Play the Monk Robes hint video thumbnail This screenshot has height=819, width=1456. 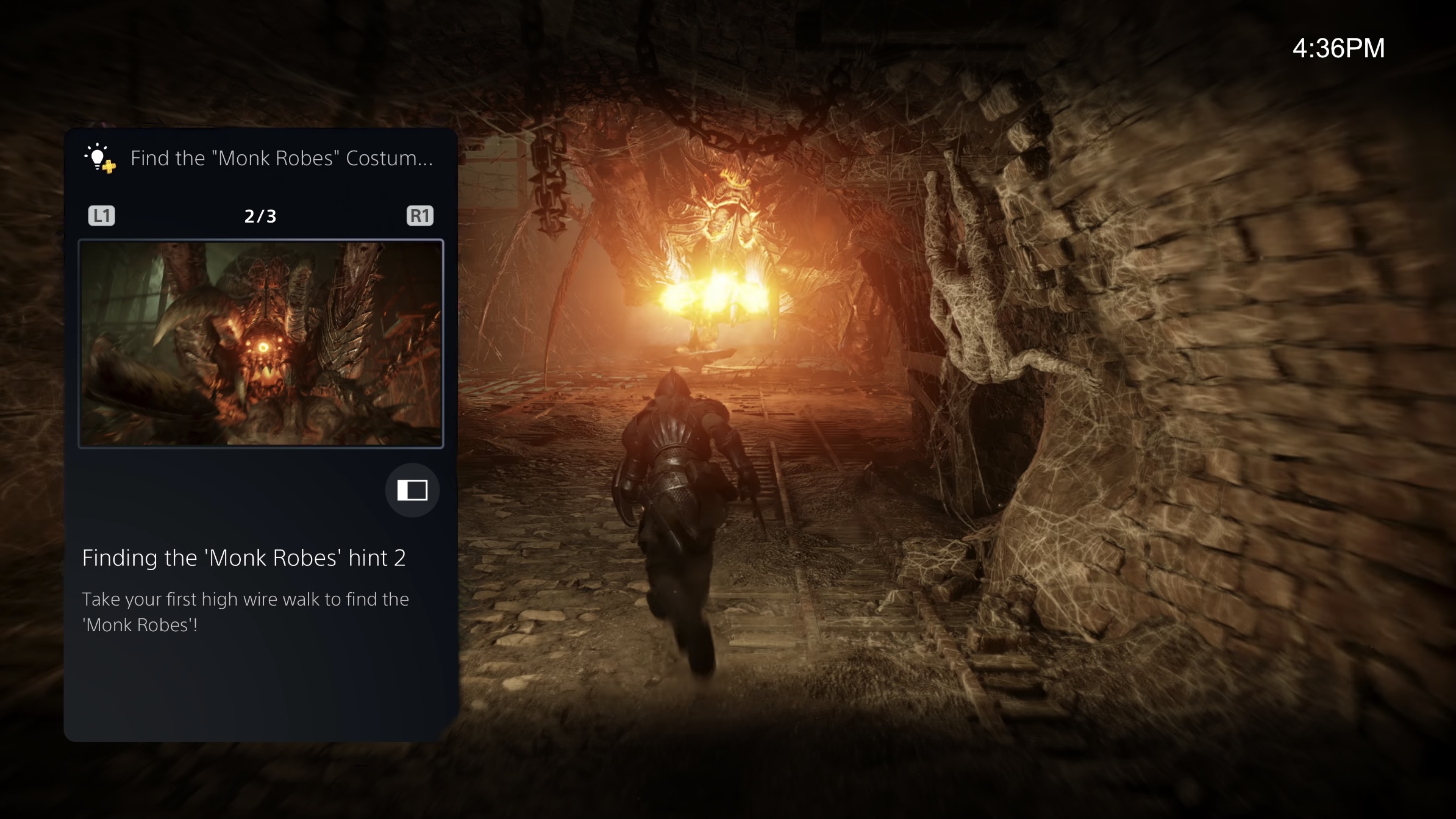pyautogui.click(x=261, y=344)
